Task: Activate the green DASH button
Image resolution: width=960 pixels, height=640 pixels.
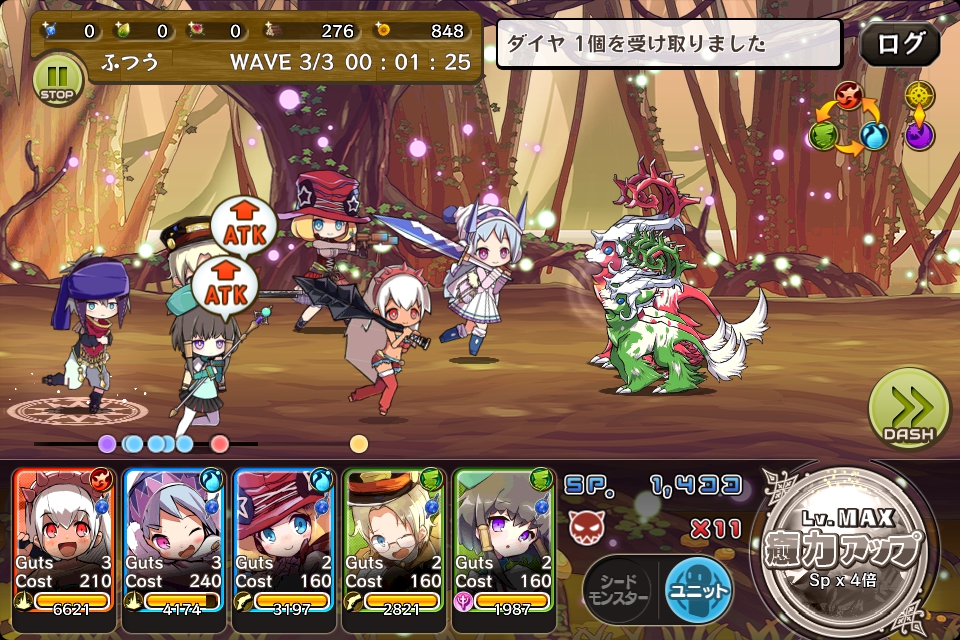Action: 907,409
